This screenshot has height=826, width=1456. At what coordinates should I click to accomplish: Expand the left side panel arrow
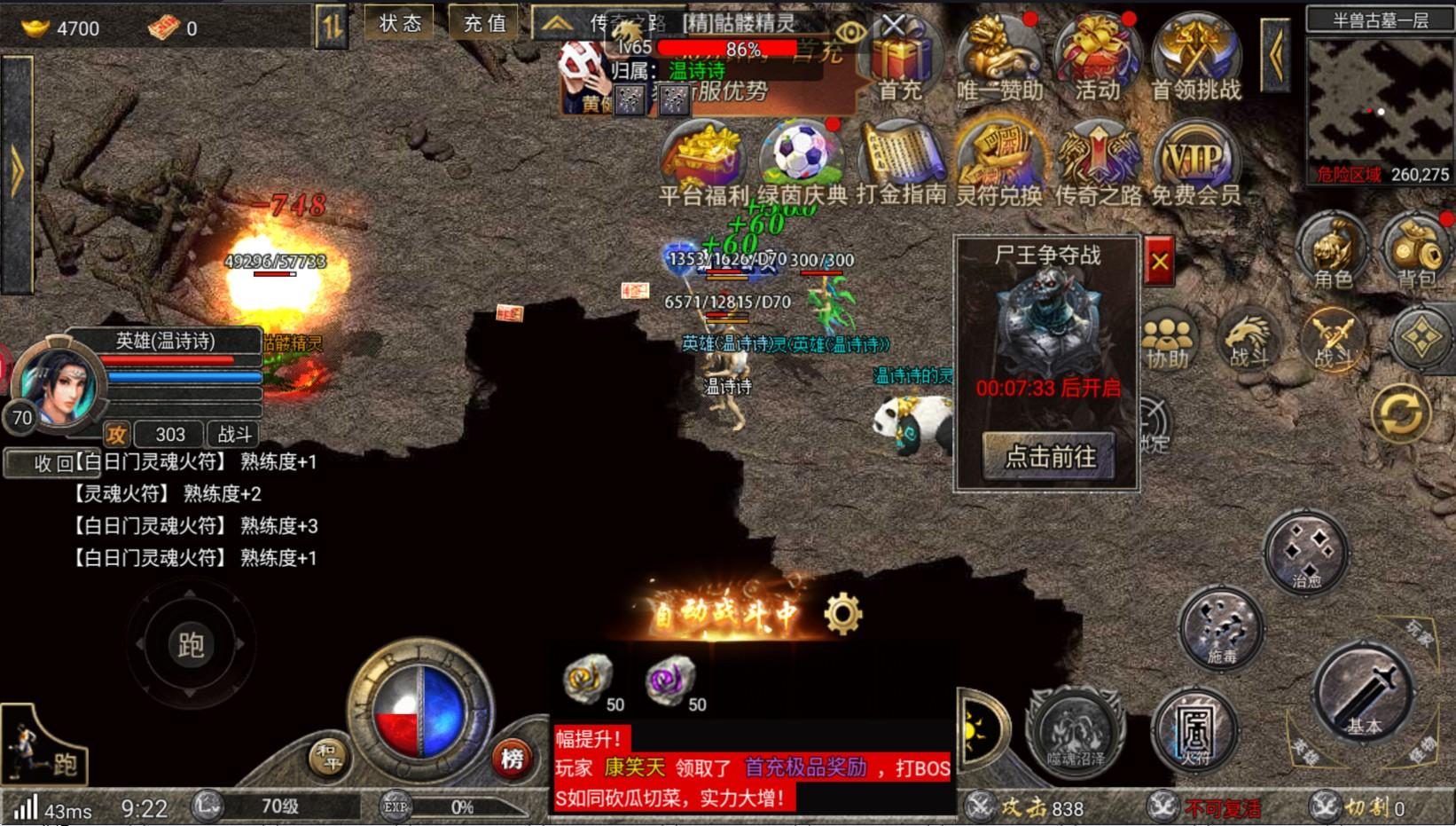pos(16,169)
